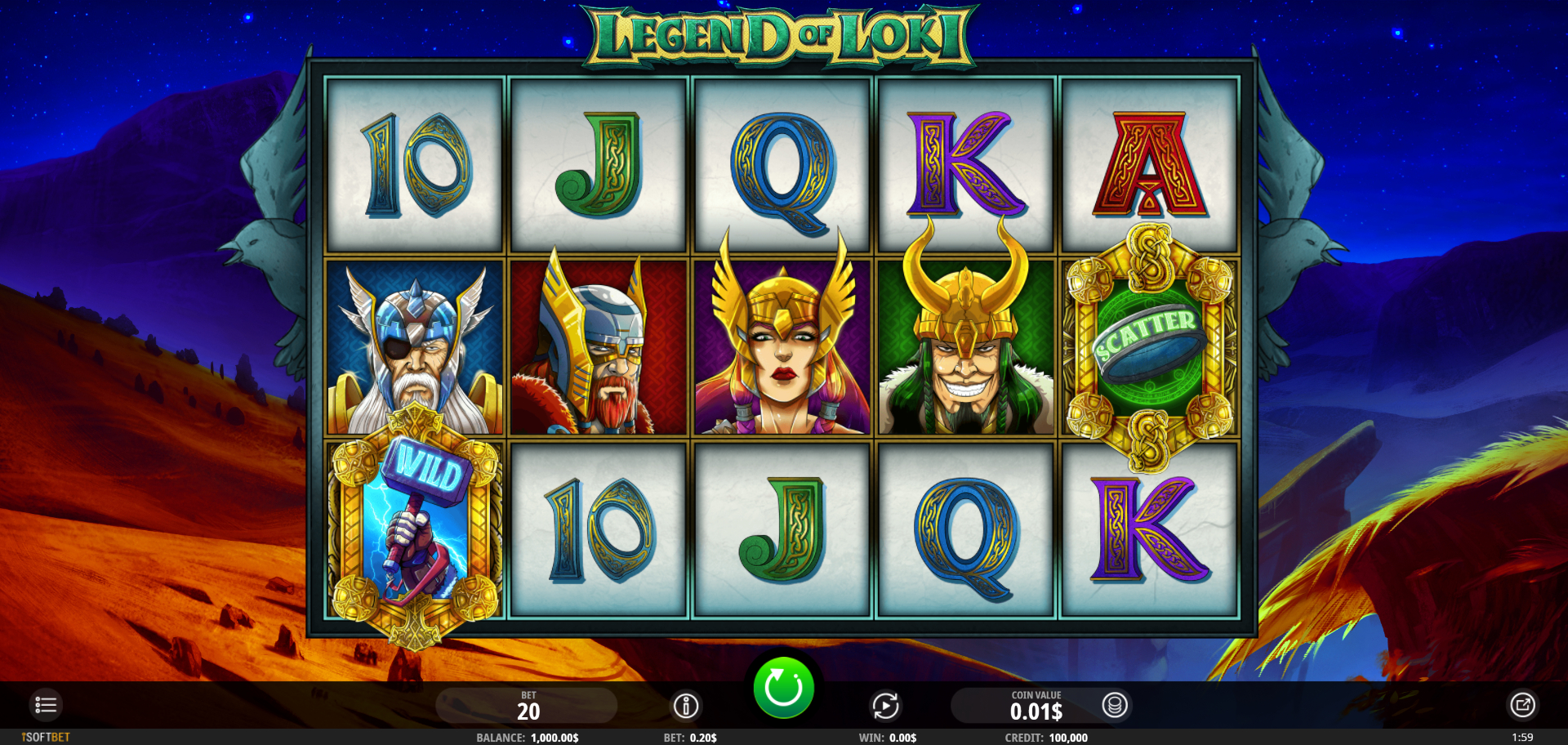Open the exit game icon
The image size is (1568, 745).
tap(1522, 704)
